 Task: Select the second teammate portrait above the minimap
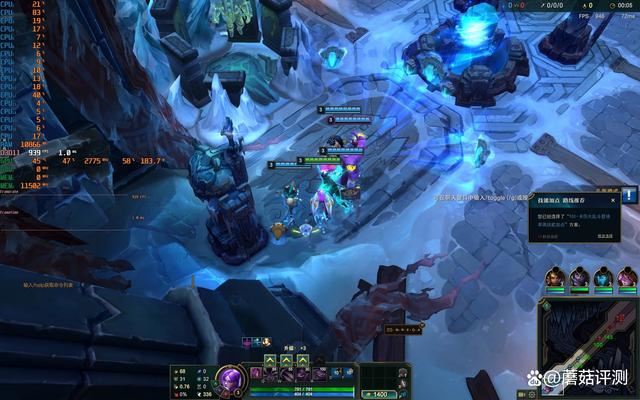(579, 276)
